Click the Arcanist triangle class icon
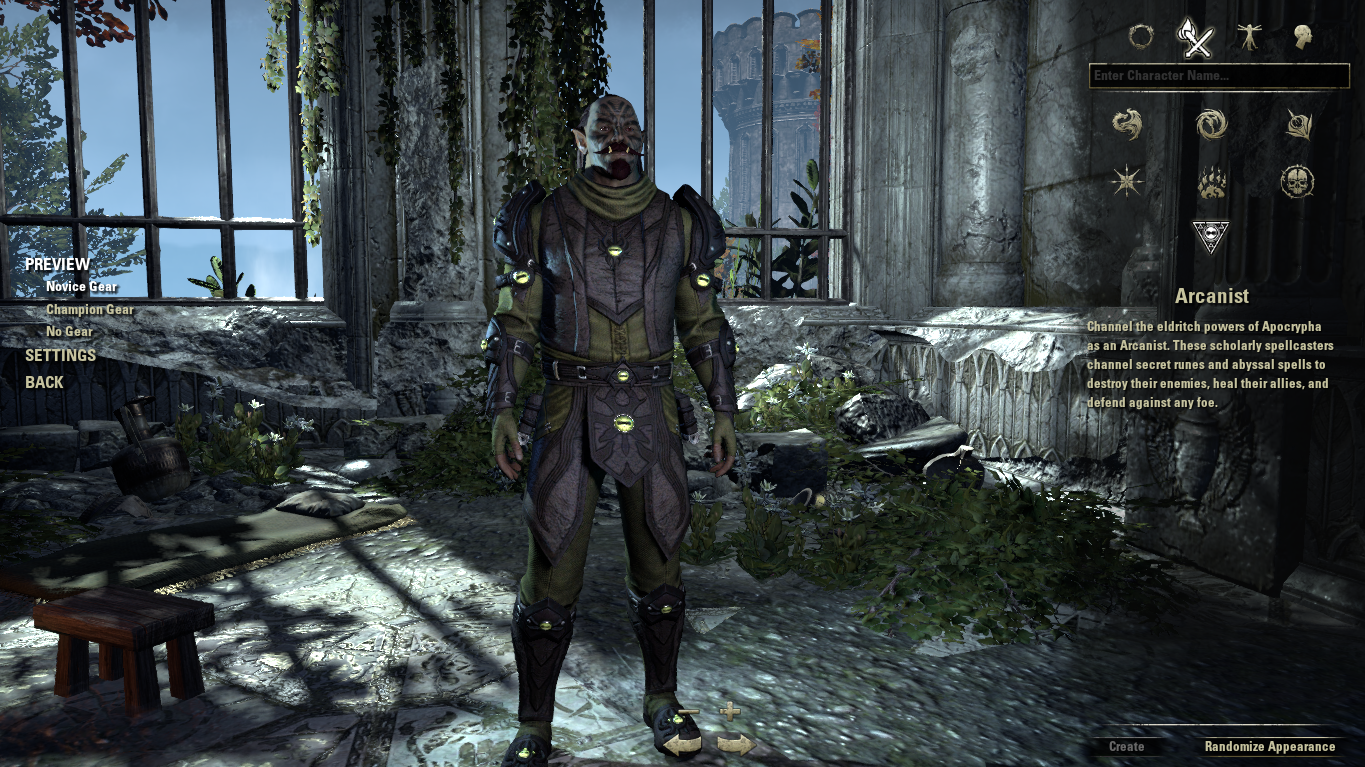Viewport: 1365px width, 767px height. tap(1210, 235)
